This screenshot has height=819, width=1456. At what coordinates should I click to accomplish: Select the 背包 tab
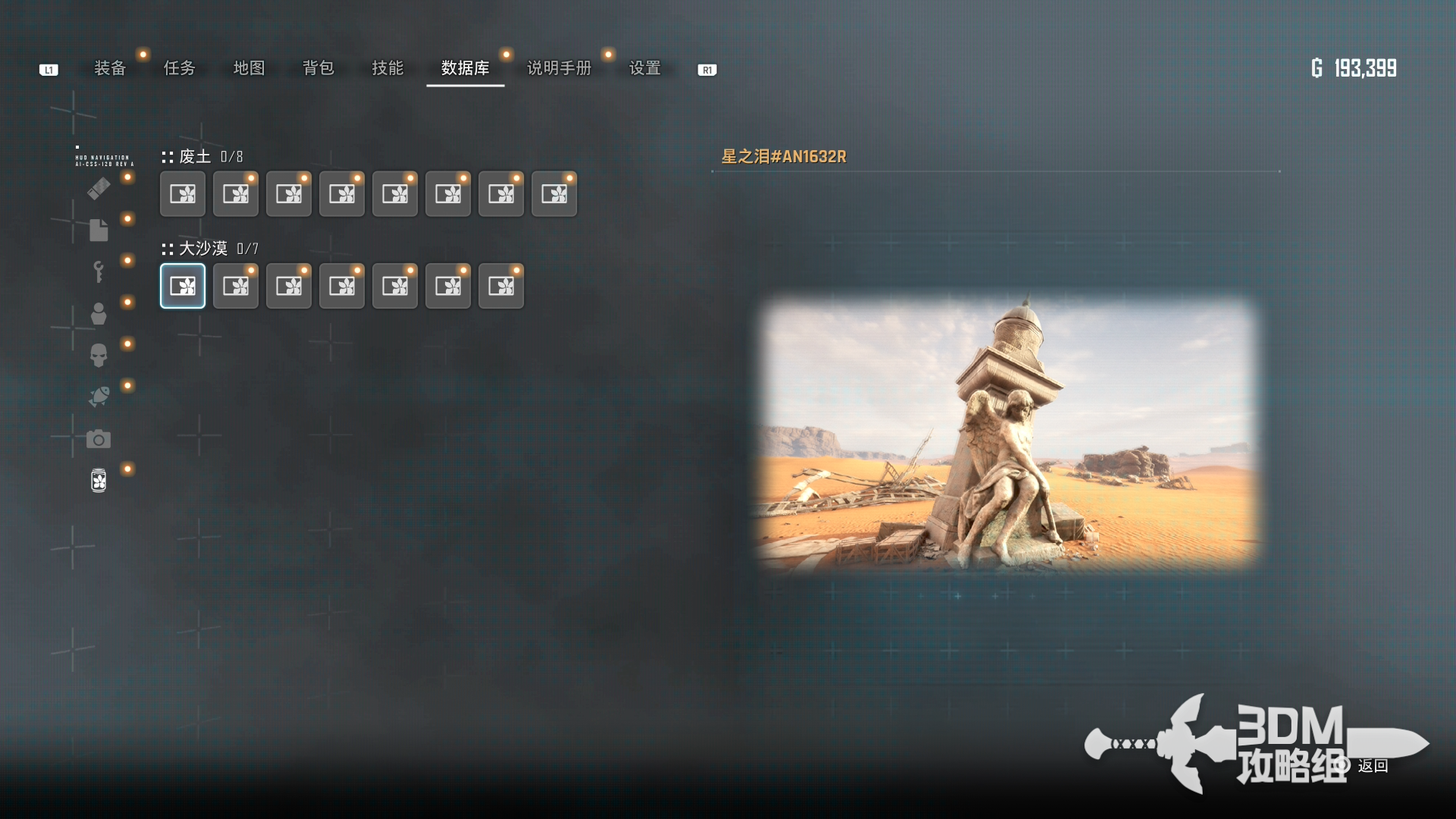pyautogui.click(x=318, y=68)
